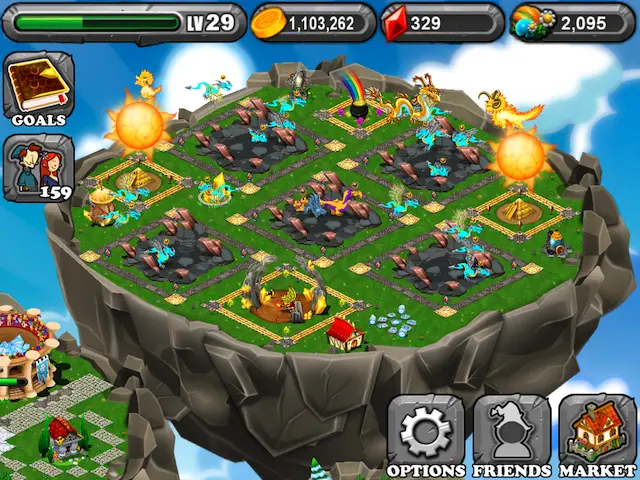Open the visitors panel showing 159
This screenshot has width=640, height=480.
[x=38, y=167]
